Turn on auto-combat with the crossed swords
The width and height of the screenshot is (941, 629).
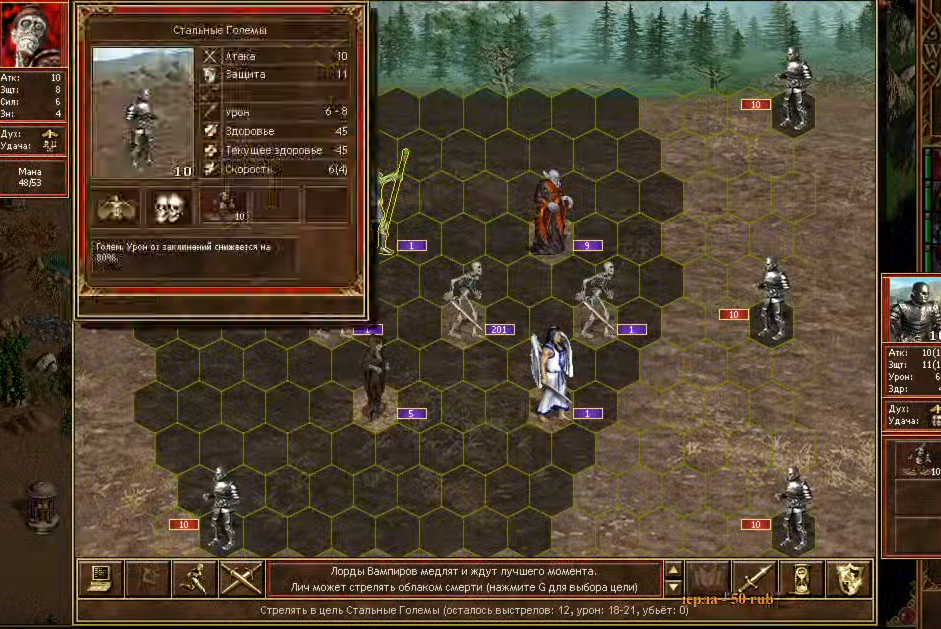[241, 578]
